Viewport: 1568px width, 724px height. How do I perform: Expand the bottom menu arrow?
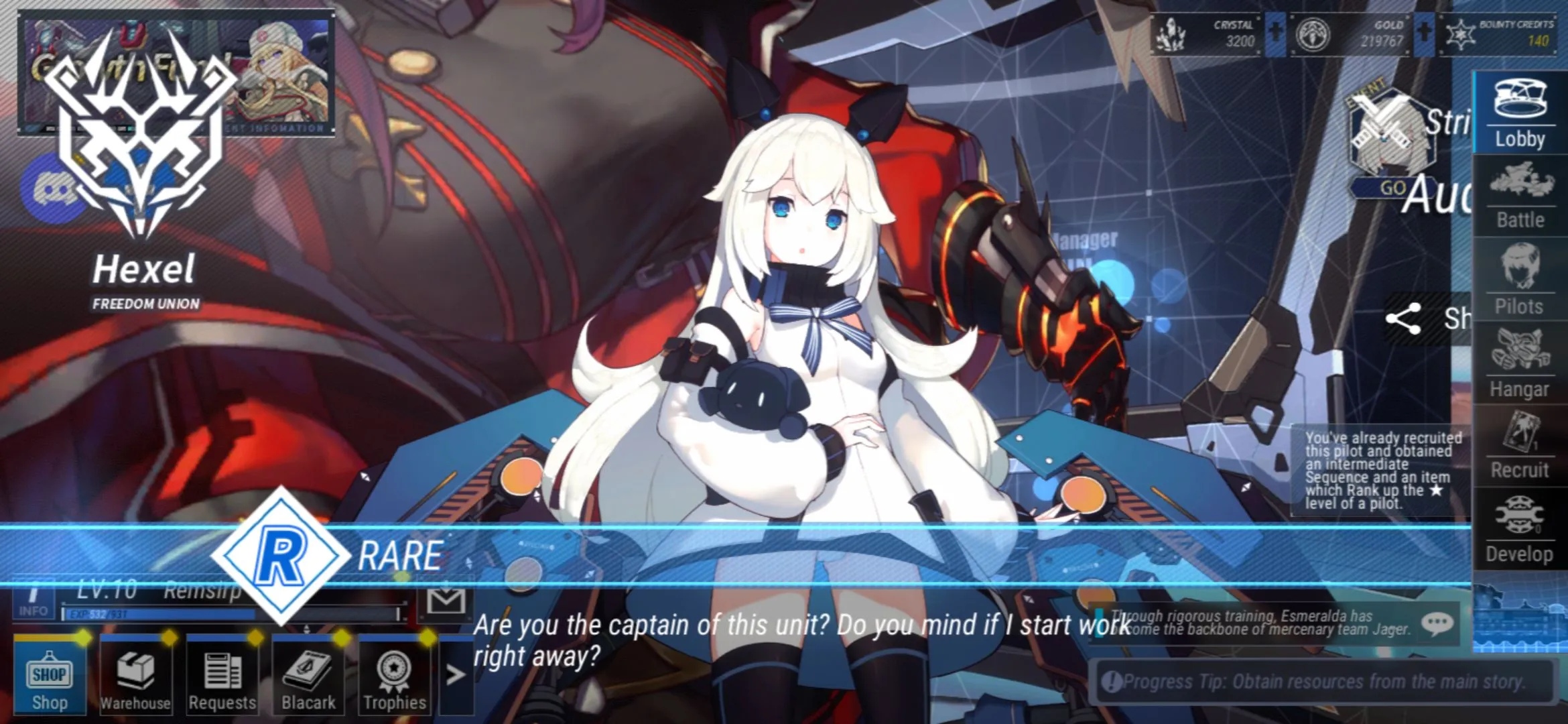456,674
